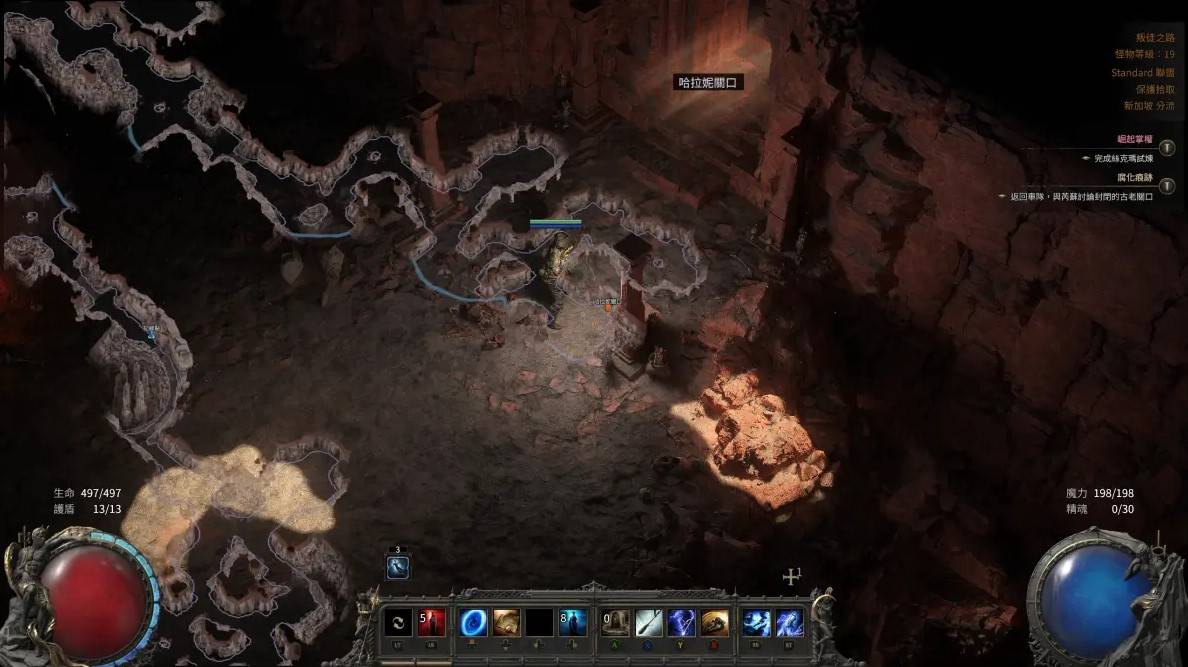1188x667 pixels.
Task: Use the blue swirling portal skill
Action: coord(474,623)
